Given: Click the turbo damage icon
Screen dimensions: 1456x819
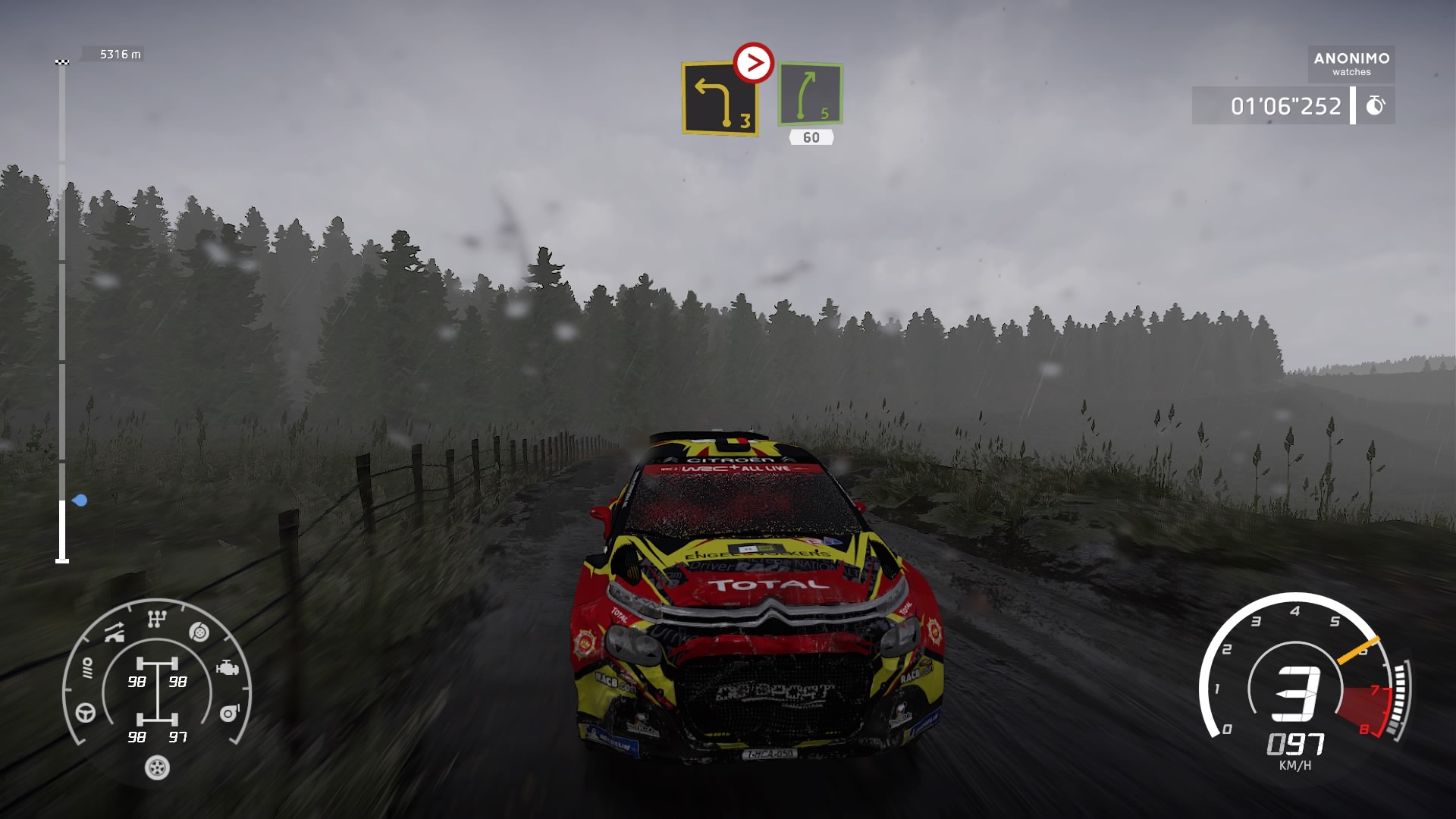Looking at the screenshot, I should (229, 713).
